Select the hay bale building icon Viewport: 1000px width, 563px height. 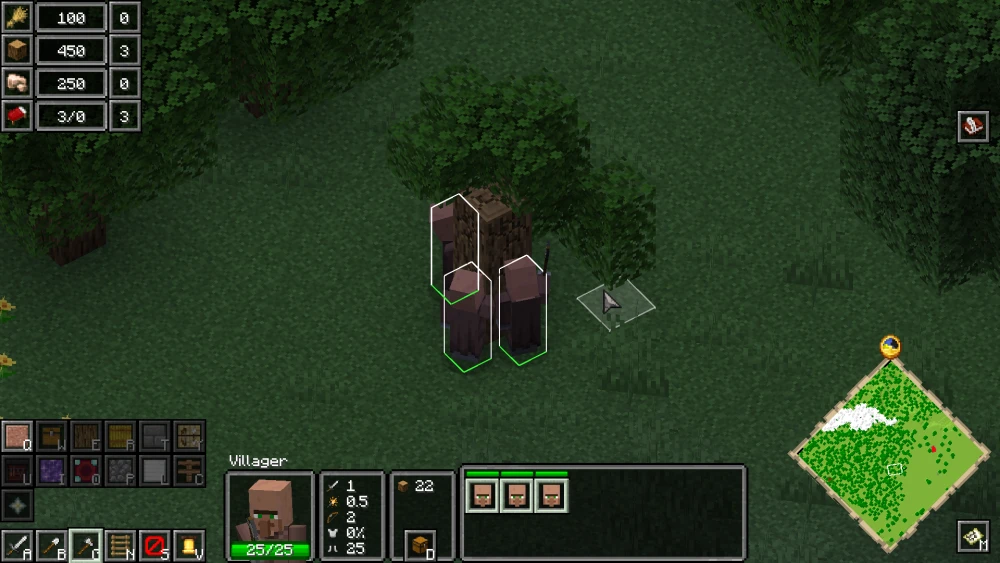[120, 437]
